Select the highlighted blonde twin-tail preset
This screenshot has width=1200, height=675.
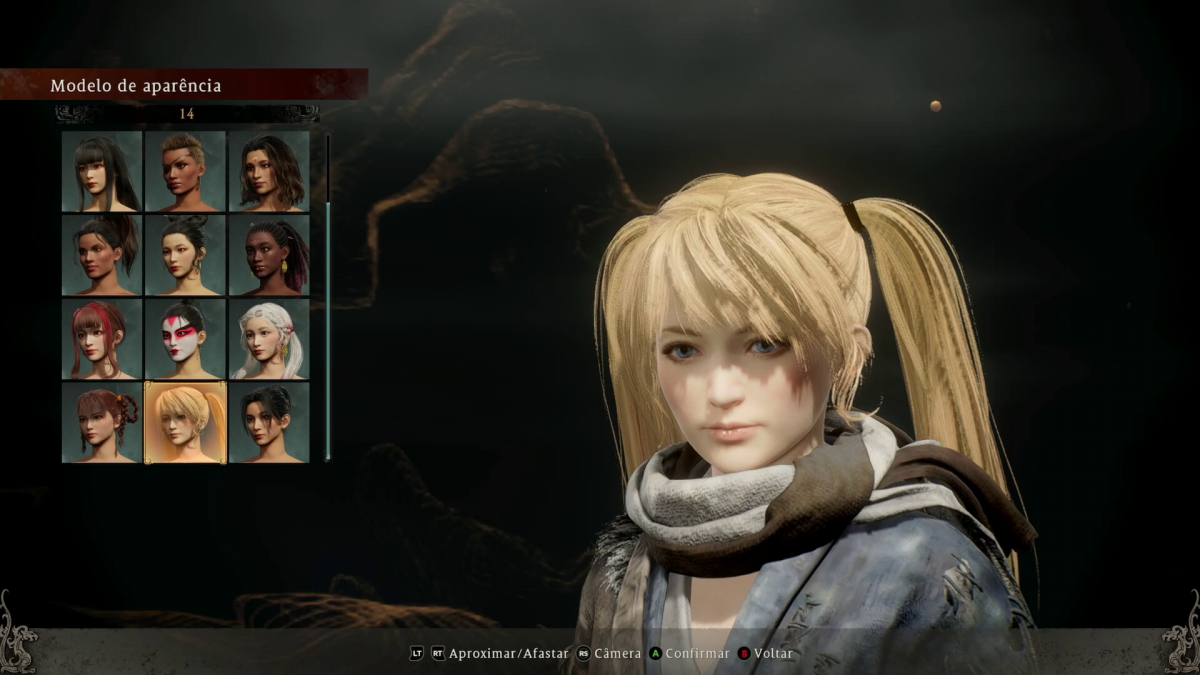(185, 422)
